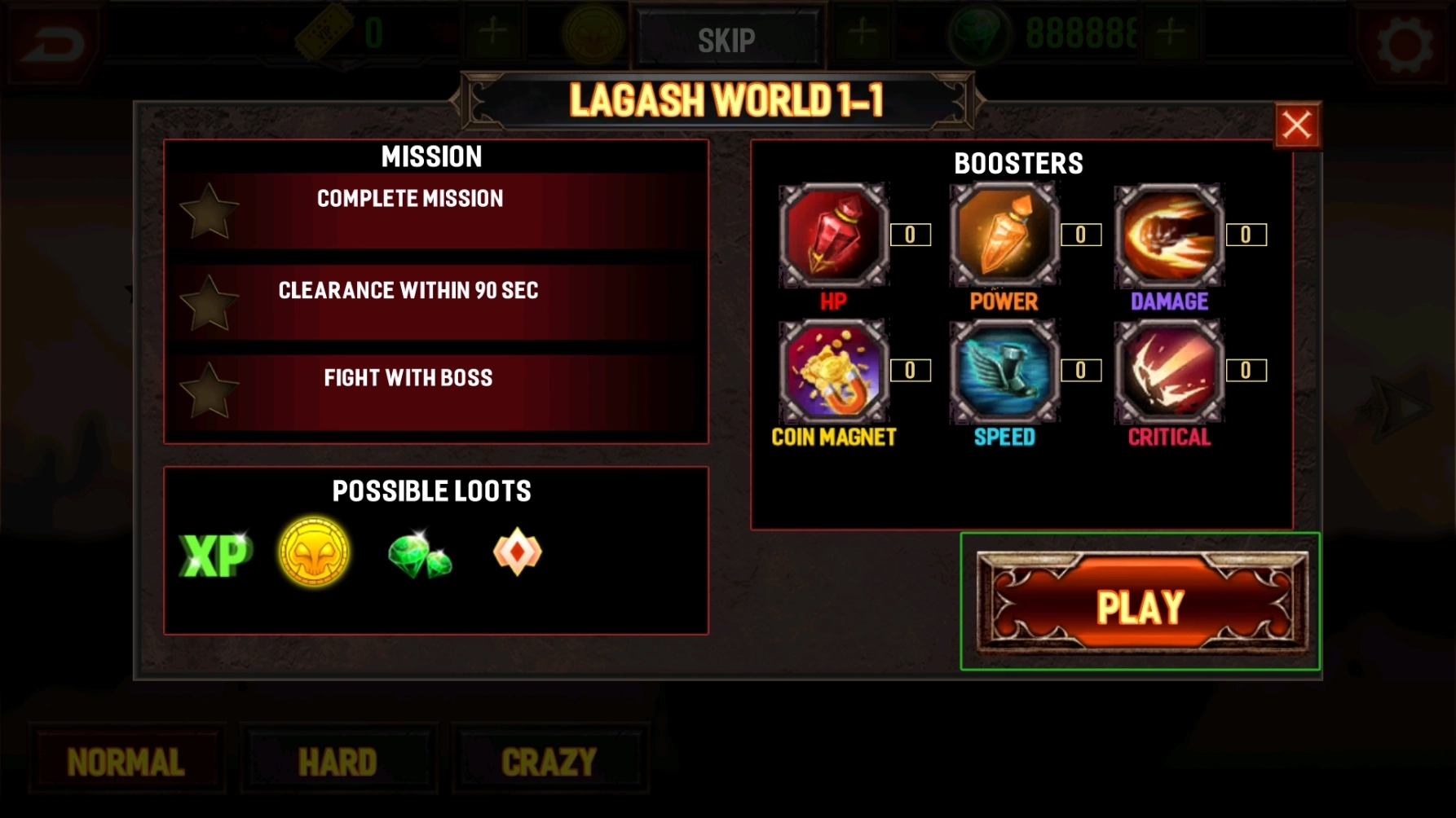Image resolution: width=1456 pixels, height=818 pixels.
Task: Select the Speed winged boot booster
Action: 1004,372
